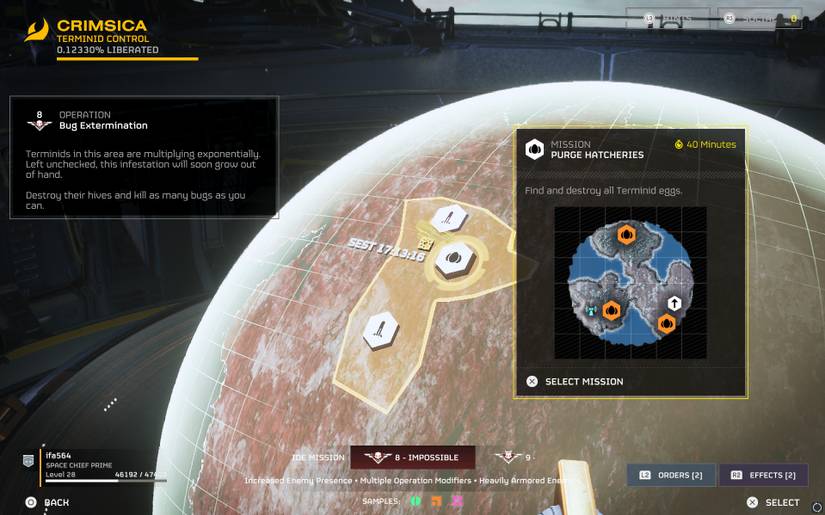Viewport: 825px width, 515px height.
Task: Show the planet Effects panel
Action: 763,475
